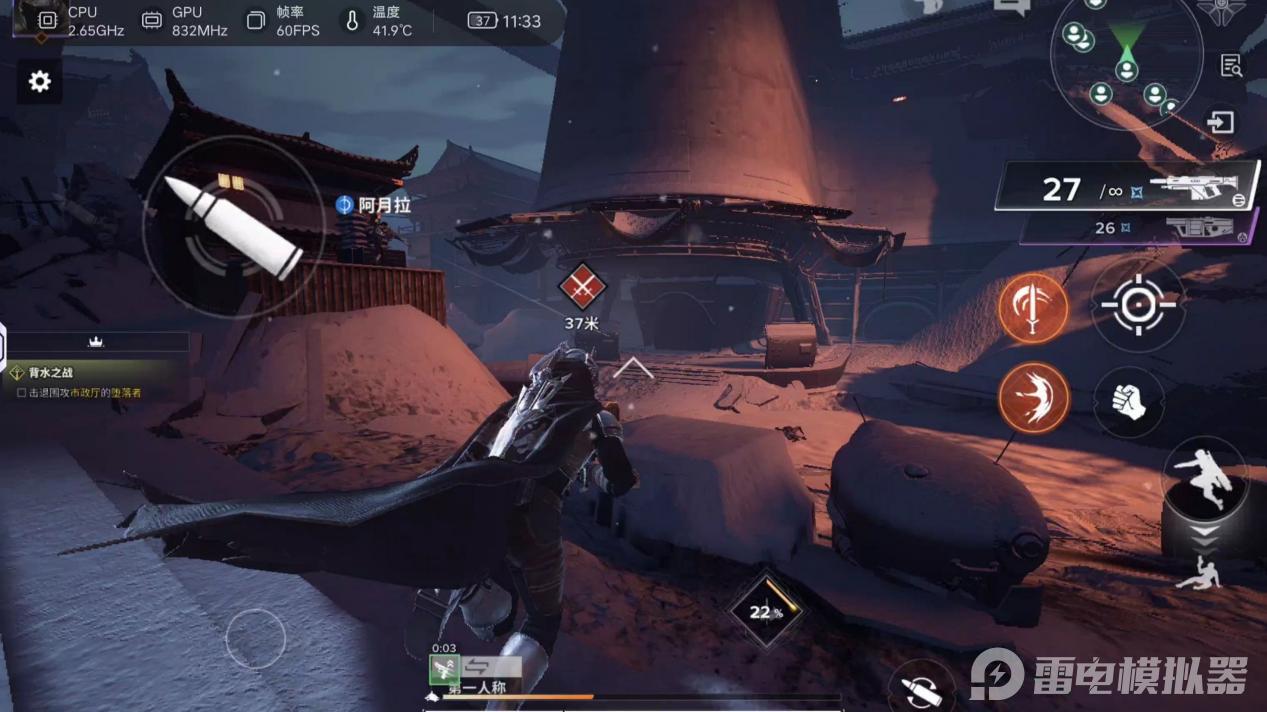Tap the jump button
Viewport: 1267px width, 712px height.
(1204, 477)
